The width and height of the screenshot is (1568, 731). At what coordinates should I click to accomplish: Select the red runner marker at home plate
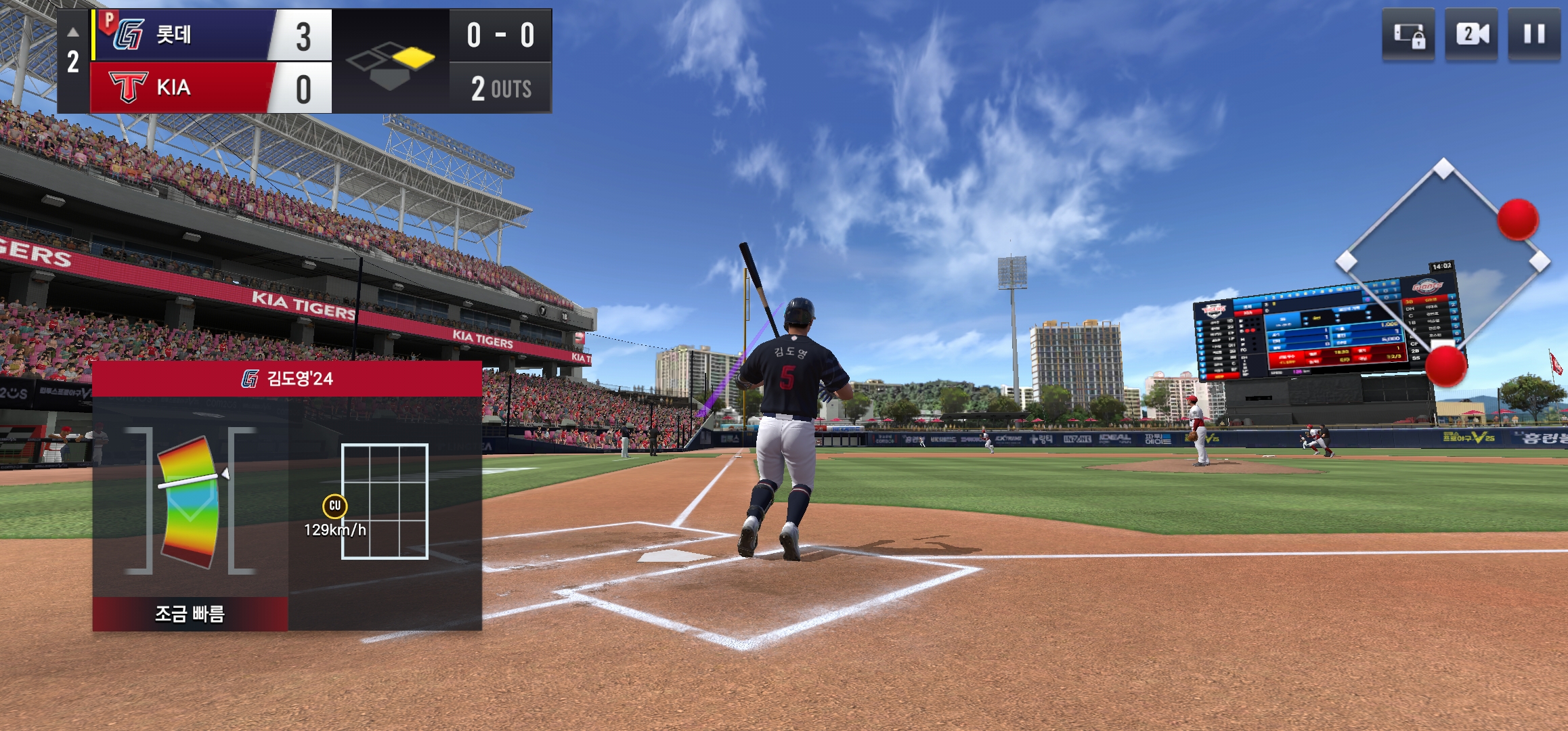tap(1445, 365)
